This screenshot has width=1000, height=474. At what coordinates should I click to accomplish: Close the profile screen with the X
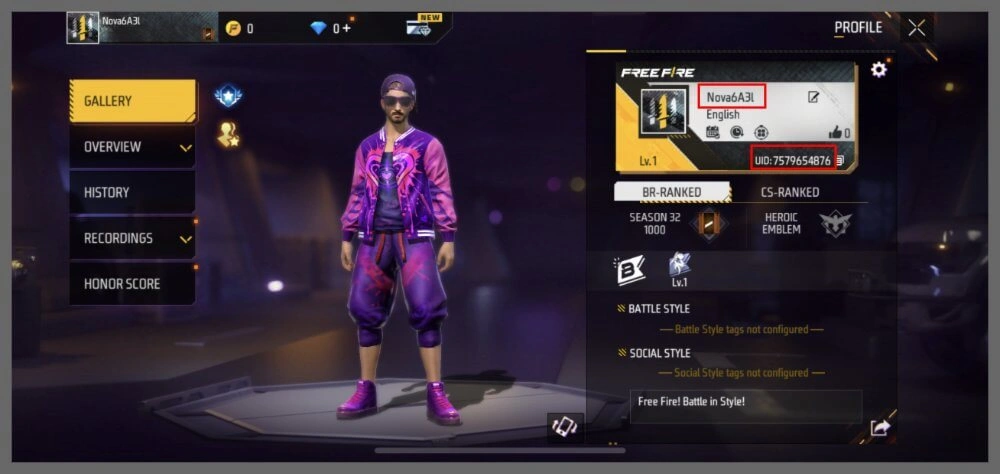pyautogui.click(x=917, y=28)
